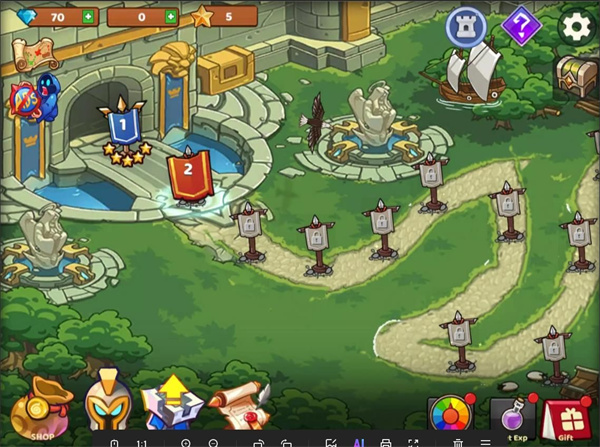Open the Shop coin bag
Image resolution: width=600 pixels, height=447 pixels.
[x=41, y=409]
